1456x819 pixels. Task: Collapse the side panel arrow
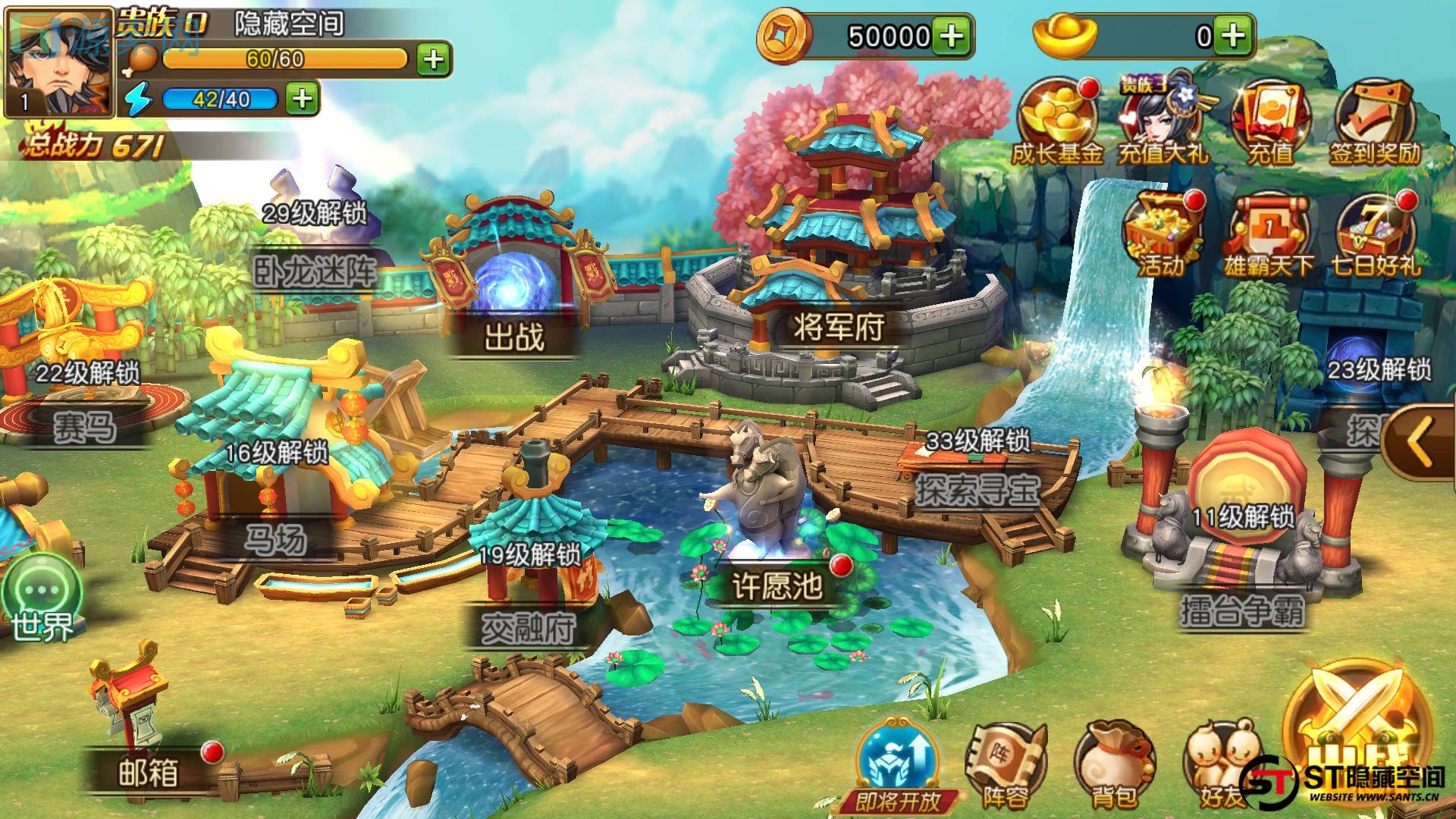[1422, 442]
